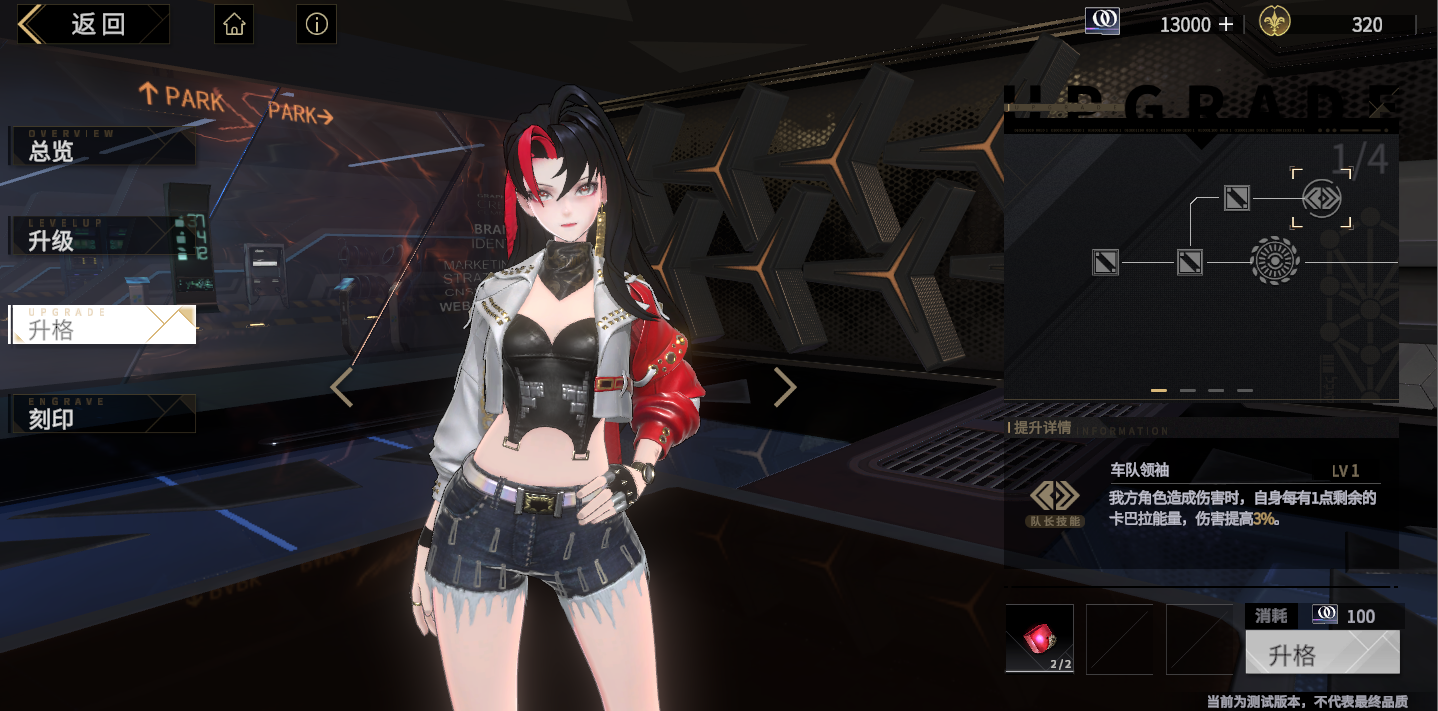This screenshot has height=711, width=1438.
Task: Select the 升格 upgrade tab
Action: coord(102,325)
